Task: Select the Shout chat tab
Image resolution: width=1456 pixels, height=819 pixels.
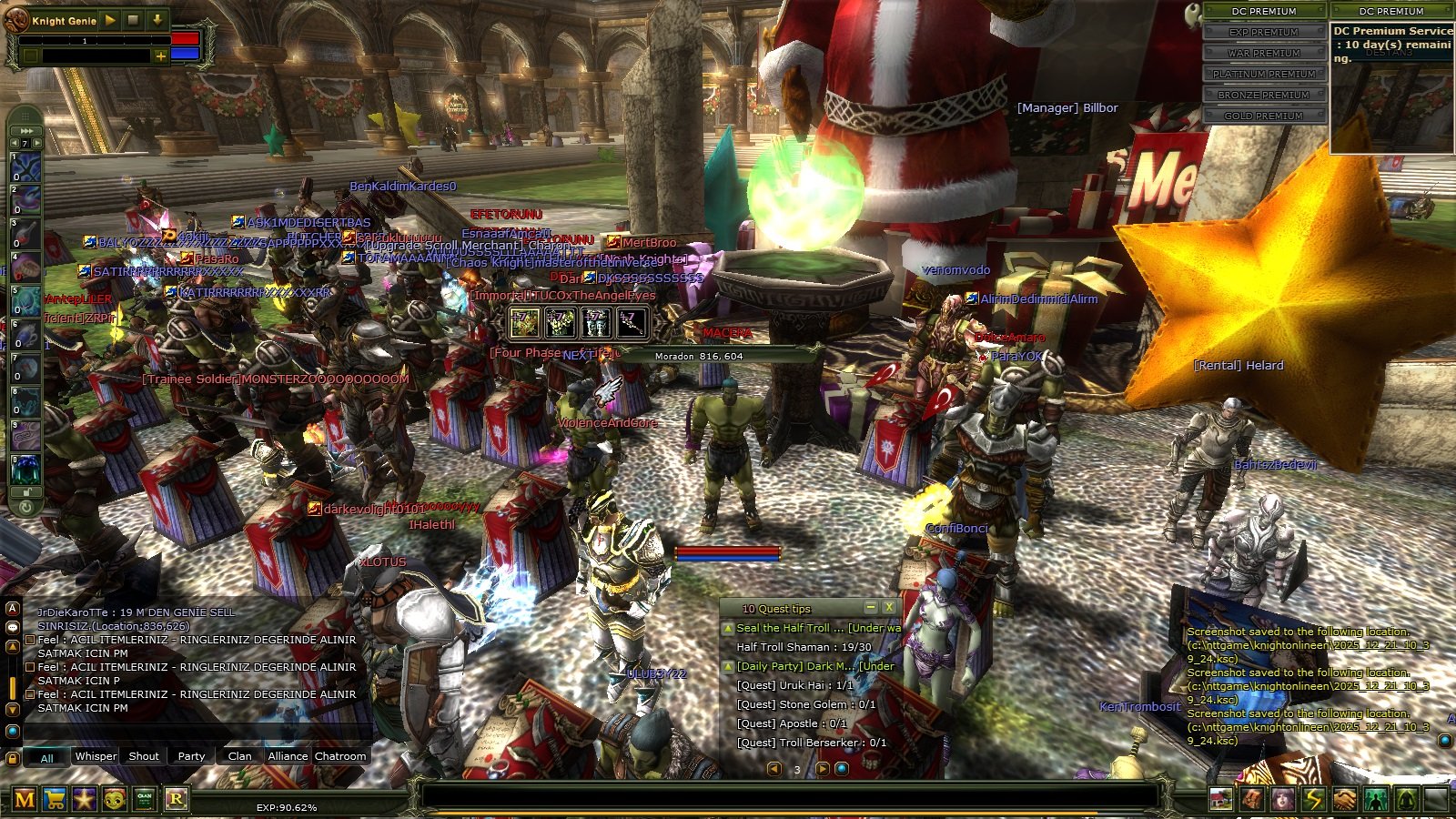Action: pos(144,756)
